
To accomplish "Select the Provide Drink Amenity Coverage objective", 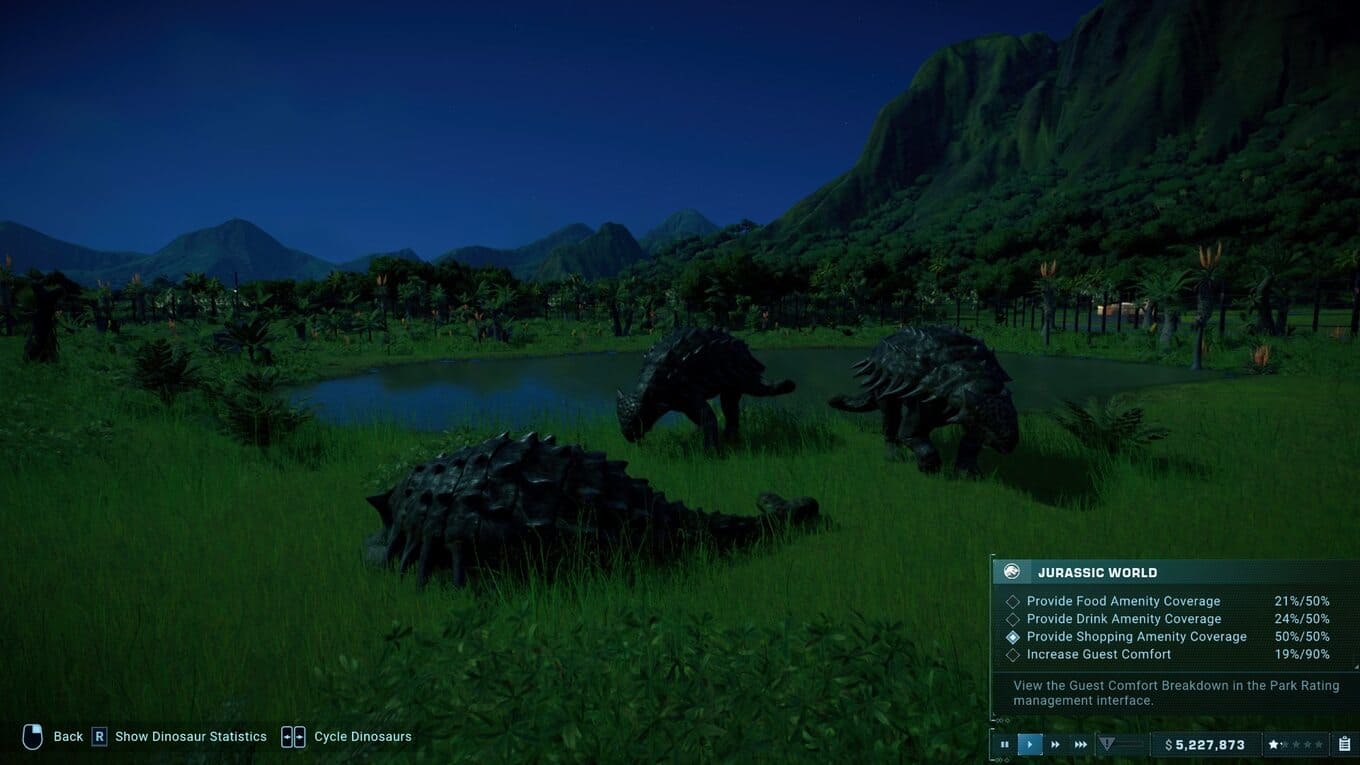I will [x=1123, y=619].
